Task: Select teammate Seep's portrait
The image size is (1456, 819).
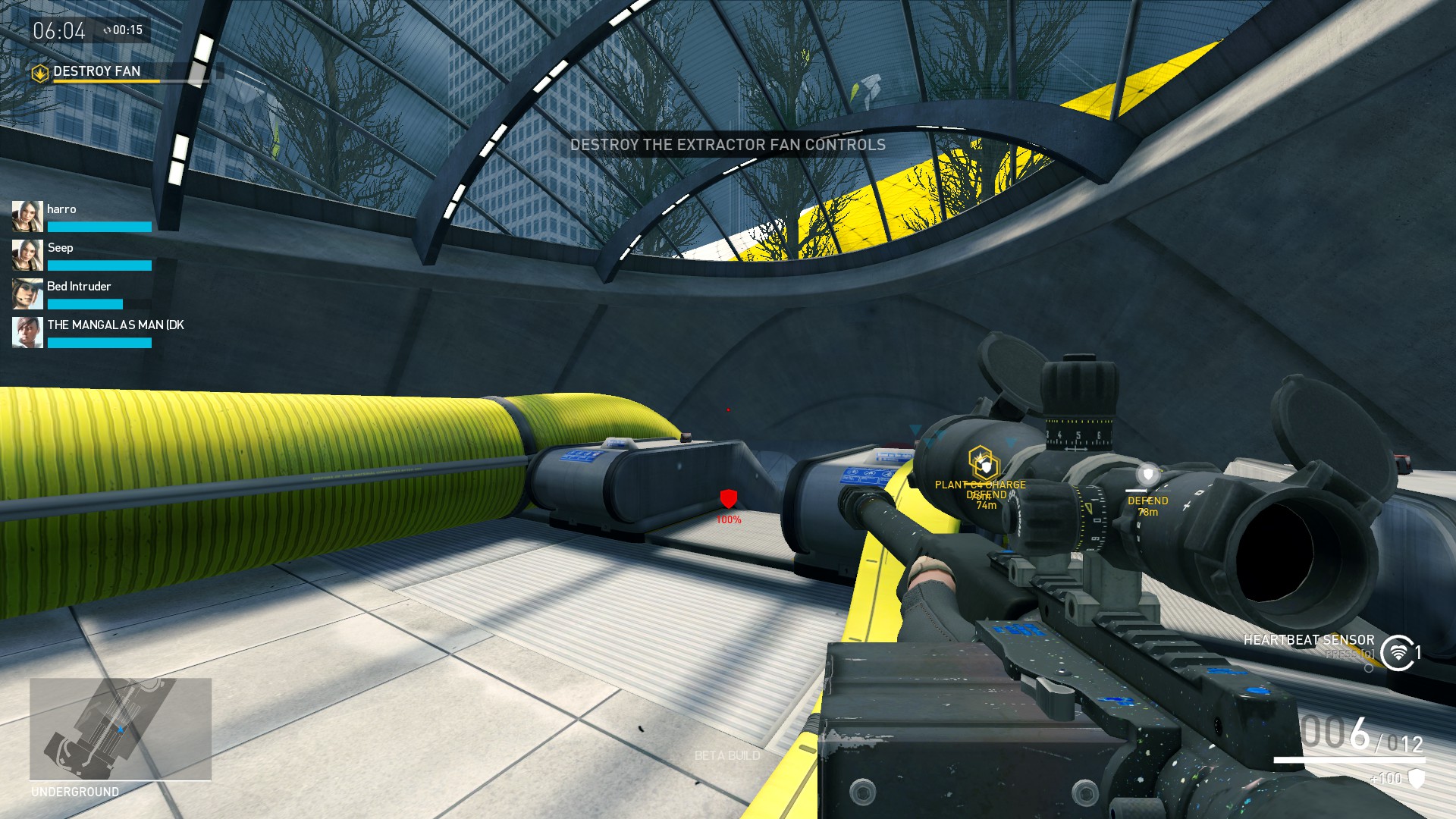Action: tap(27, 255)
